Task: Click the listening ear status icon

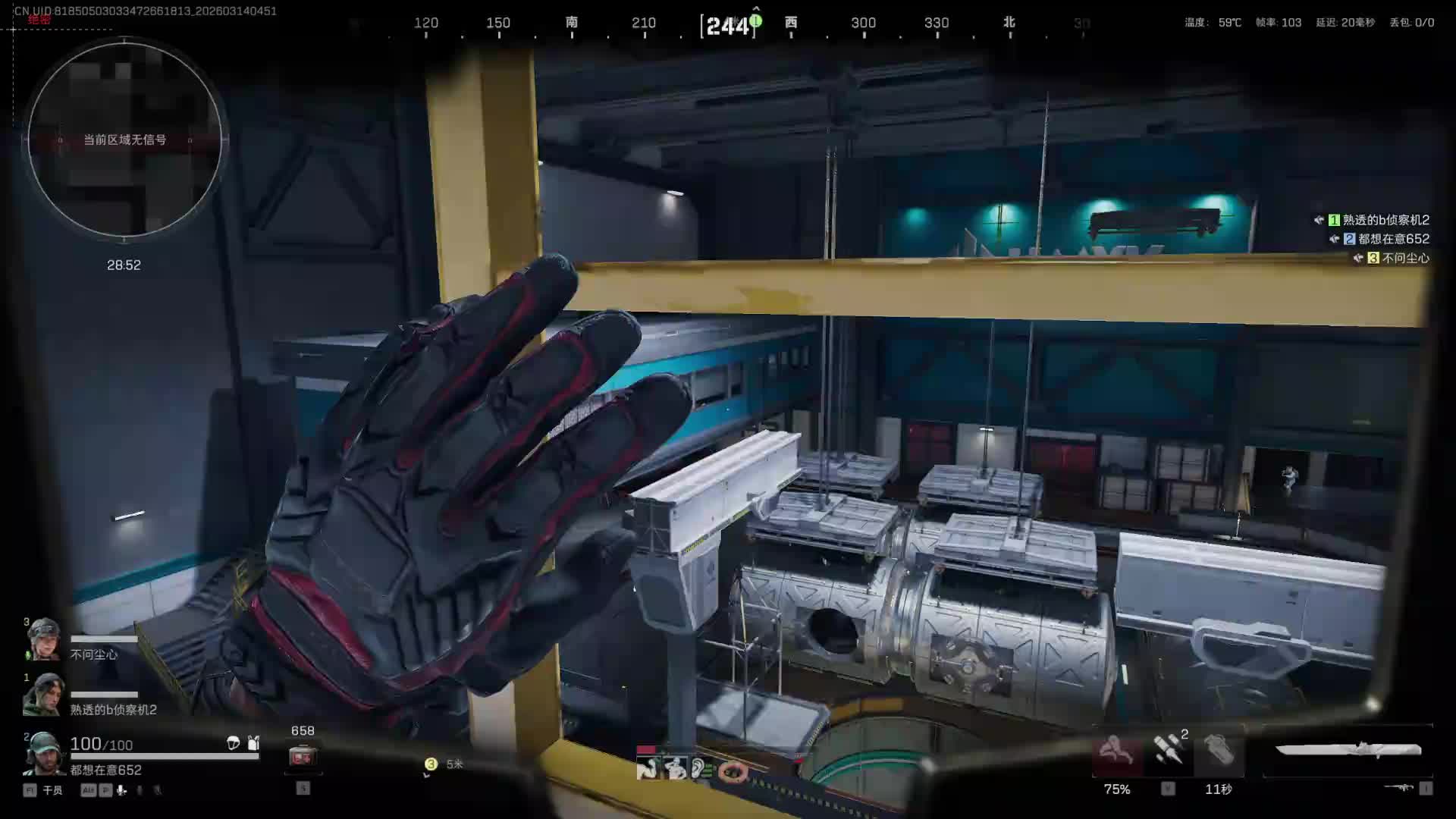Action: point(699,770)
